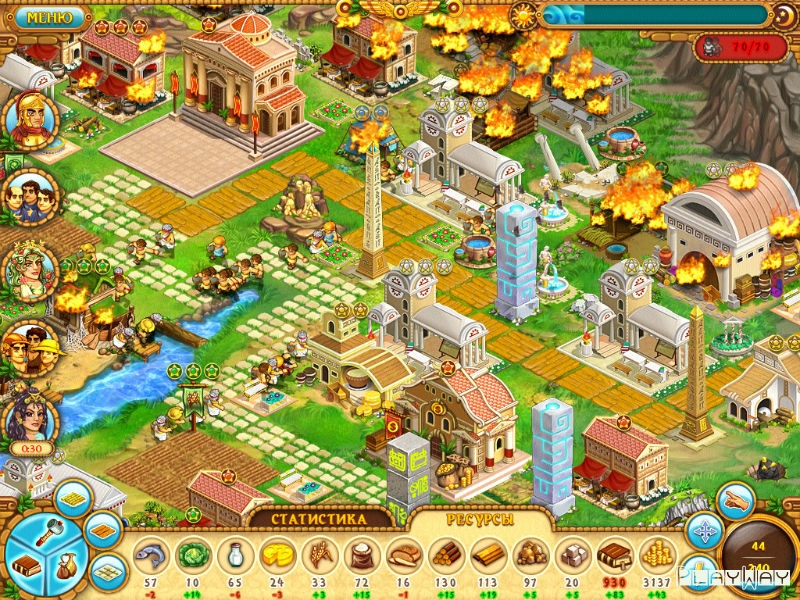This screenshot has width=800, height=600.
Task: Select the fish resource icon
Action: (152, 555)
